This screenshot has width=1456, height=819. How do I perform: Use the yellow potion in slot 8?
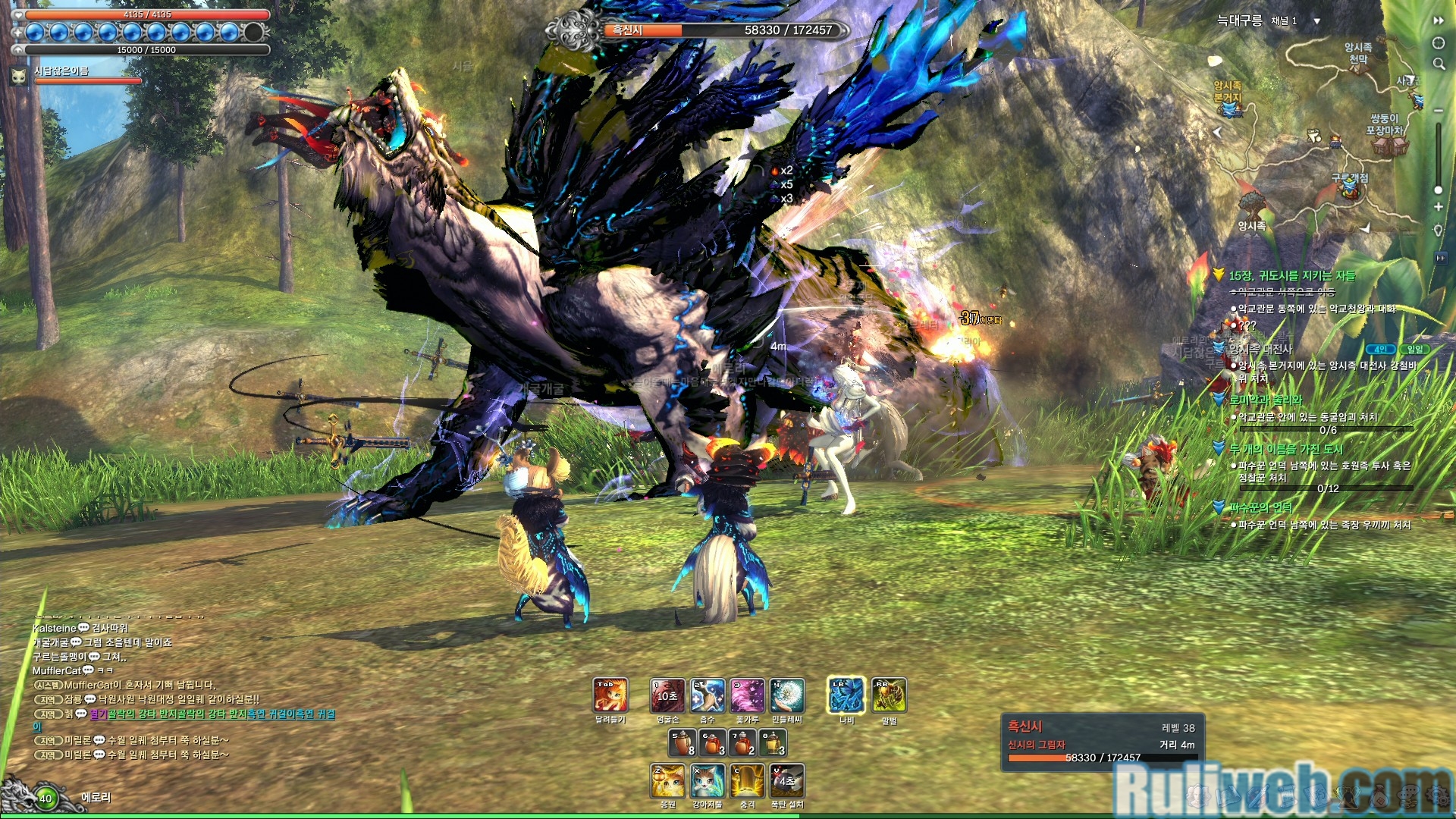pyautogui.click(x=773, y=742)
